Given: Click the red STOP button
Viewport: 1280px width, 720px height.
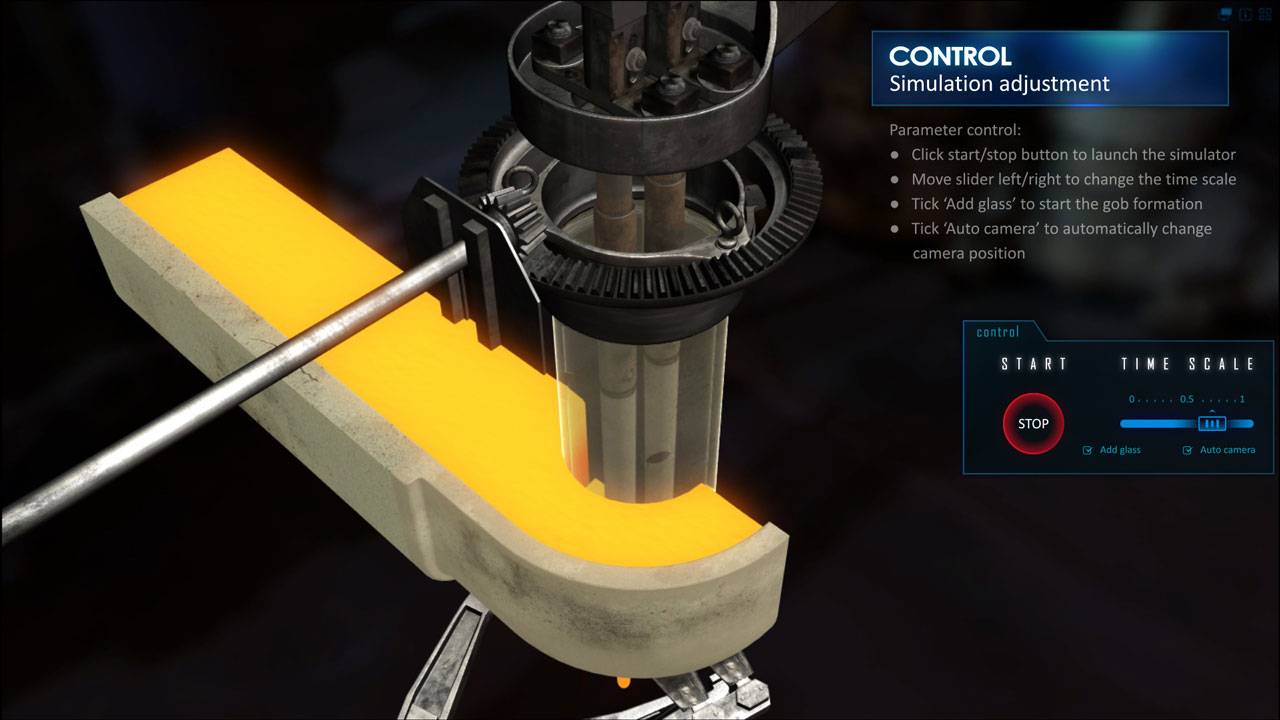Looking at the screenshot, I should (x=1033, y=424).
